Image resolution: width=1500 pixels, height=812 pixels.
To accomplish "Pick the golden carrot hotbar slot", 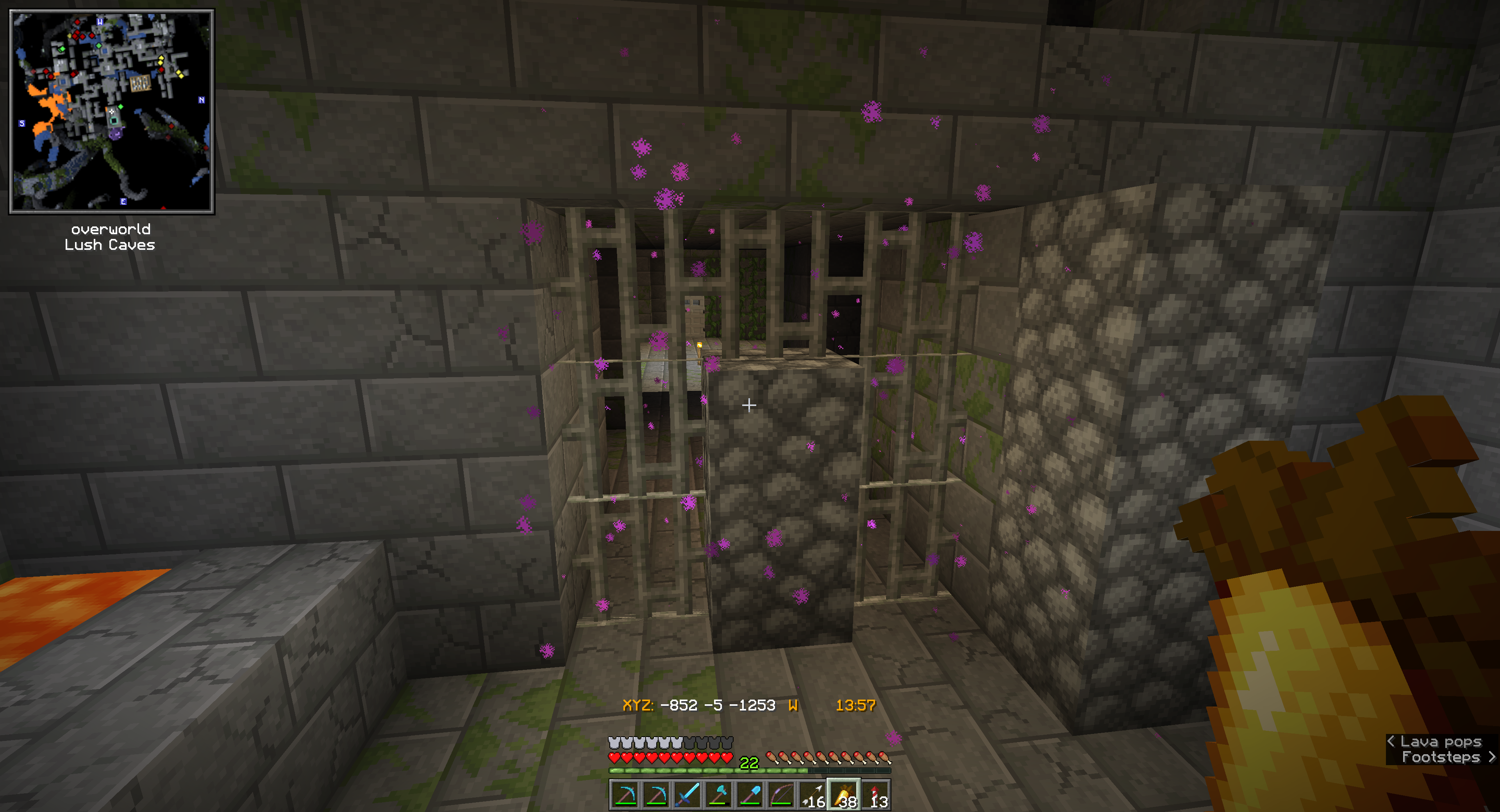I will 844,795.
